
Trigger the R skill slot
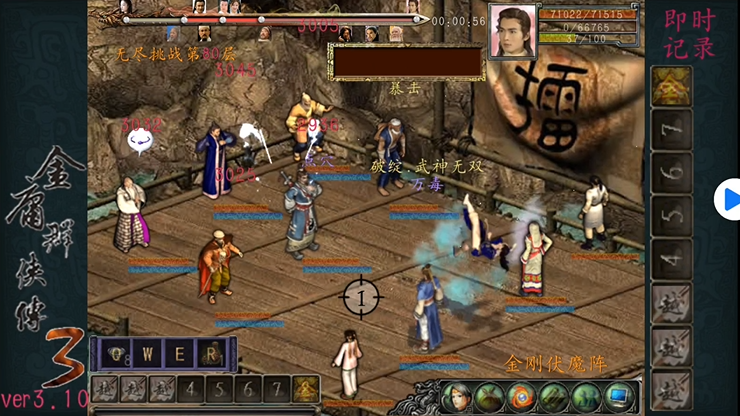[x=210, y=353]
